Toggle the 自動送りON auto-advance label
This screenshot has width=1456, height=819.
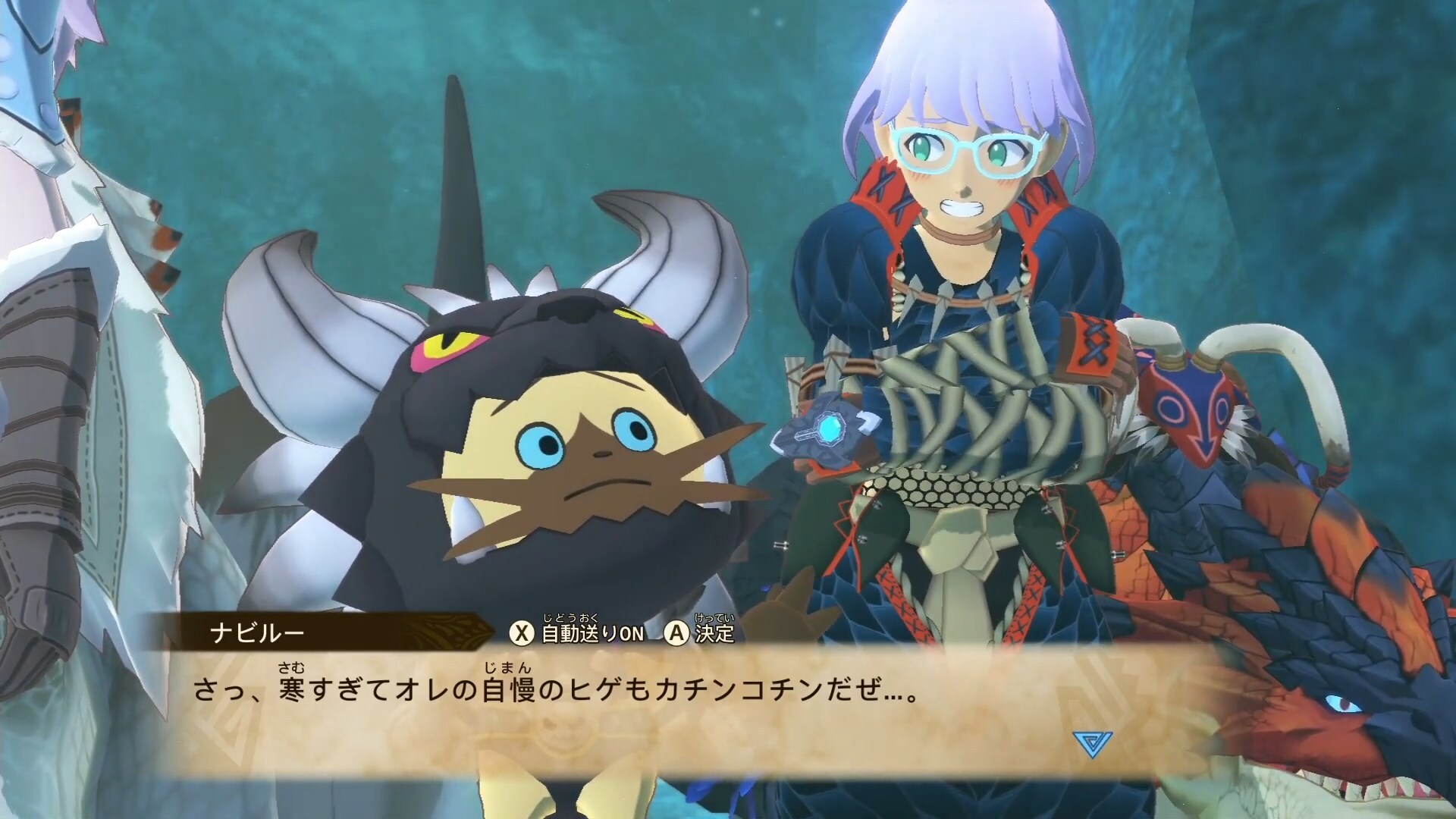[592, 633]
